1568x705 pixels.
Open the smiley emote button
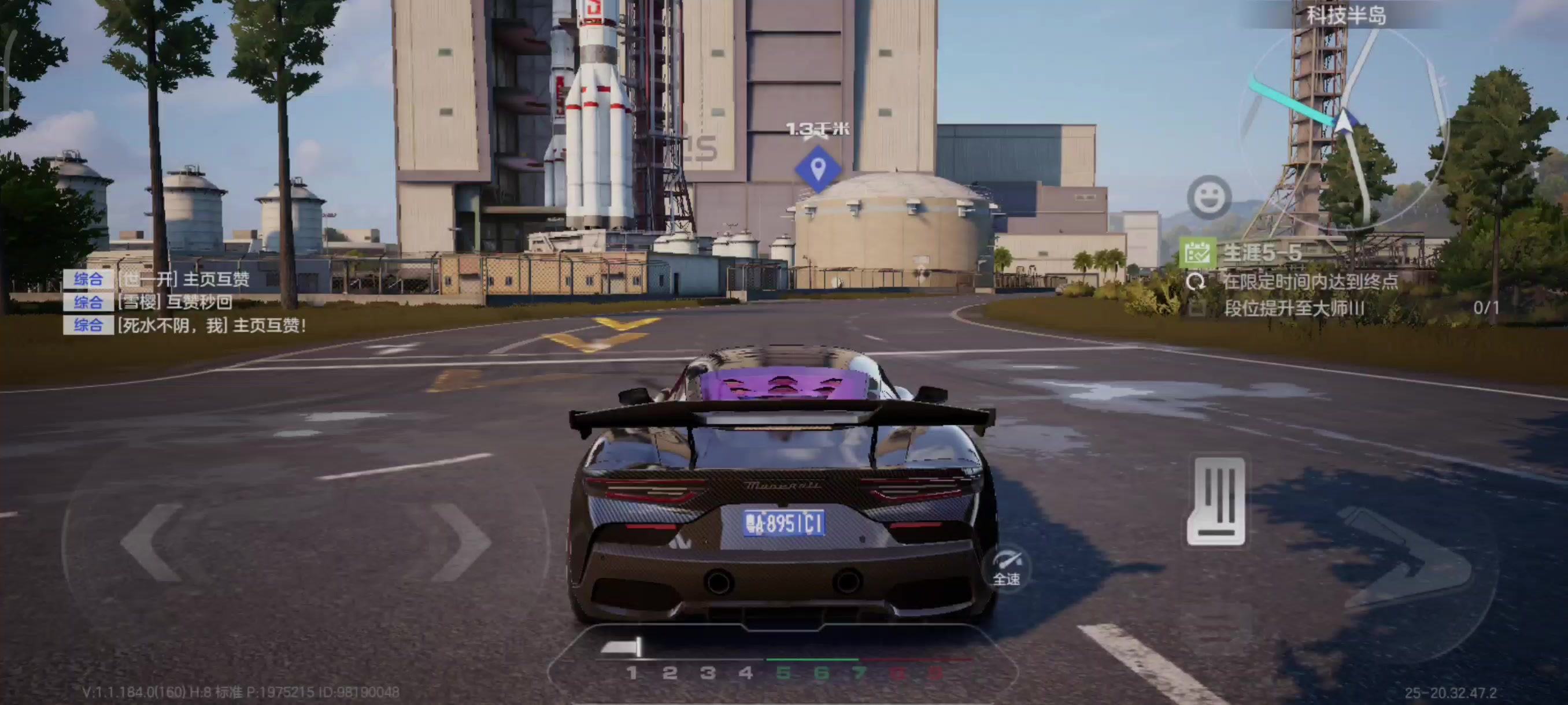click(x=1209, y=197)
